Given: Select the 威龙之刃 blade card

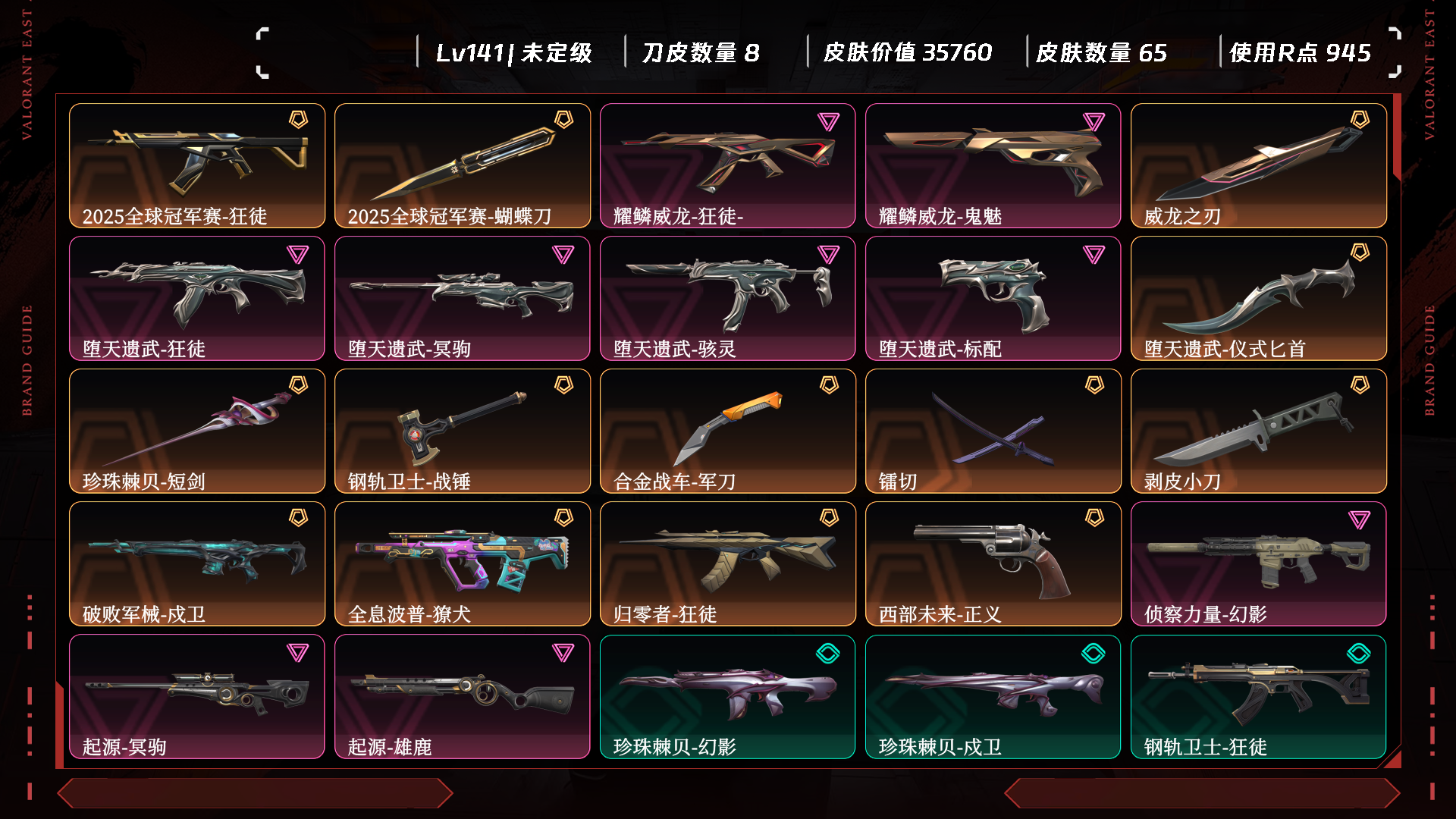Looking at the screenshot, I should tap(1259, 165).
